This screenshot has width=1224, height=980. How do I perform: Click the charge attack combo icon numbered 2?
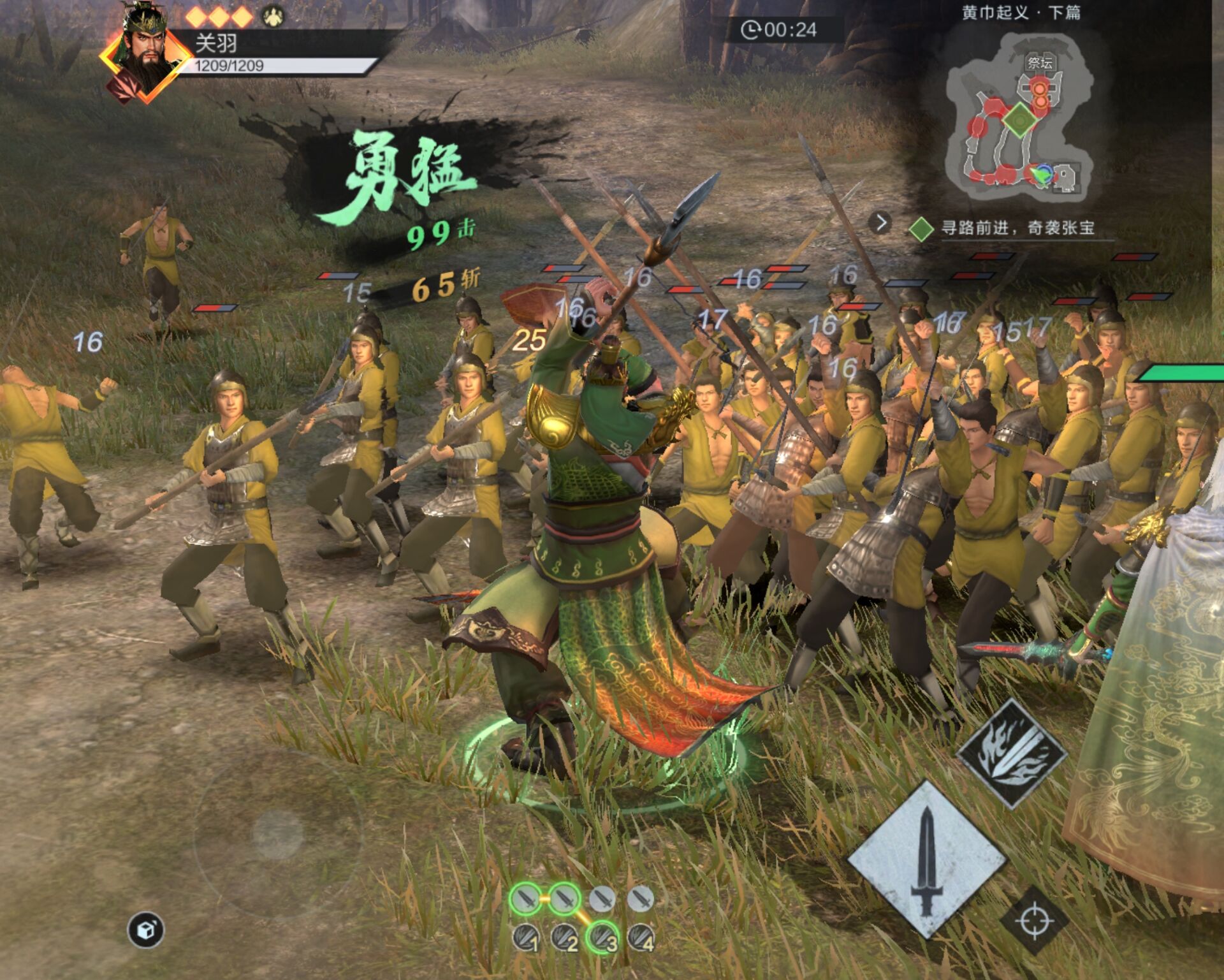pos(565,938)
